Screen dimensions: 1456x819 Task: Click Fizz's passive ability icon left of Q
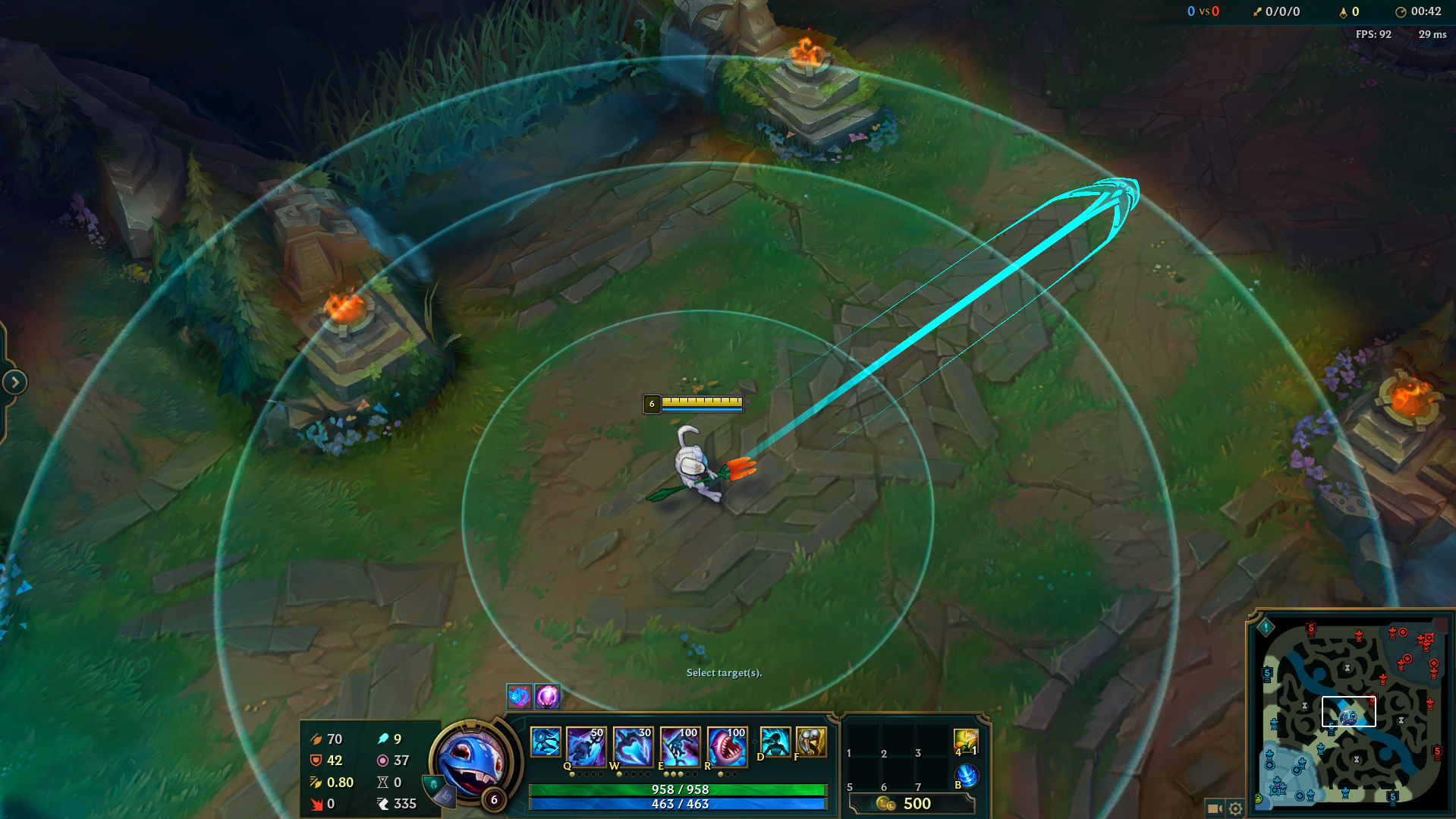(546, 744)
